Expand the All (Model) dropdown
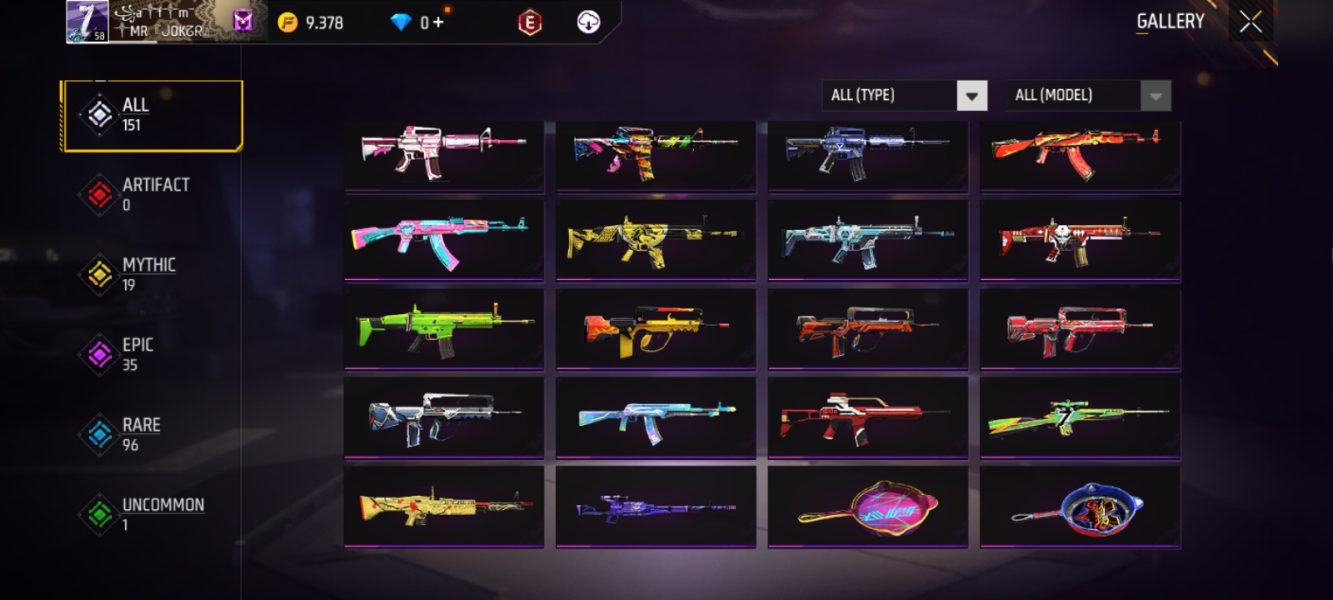 tap(1088, 95)
